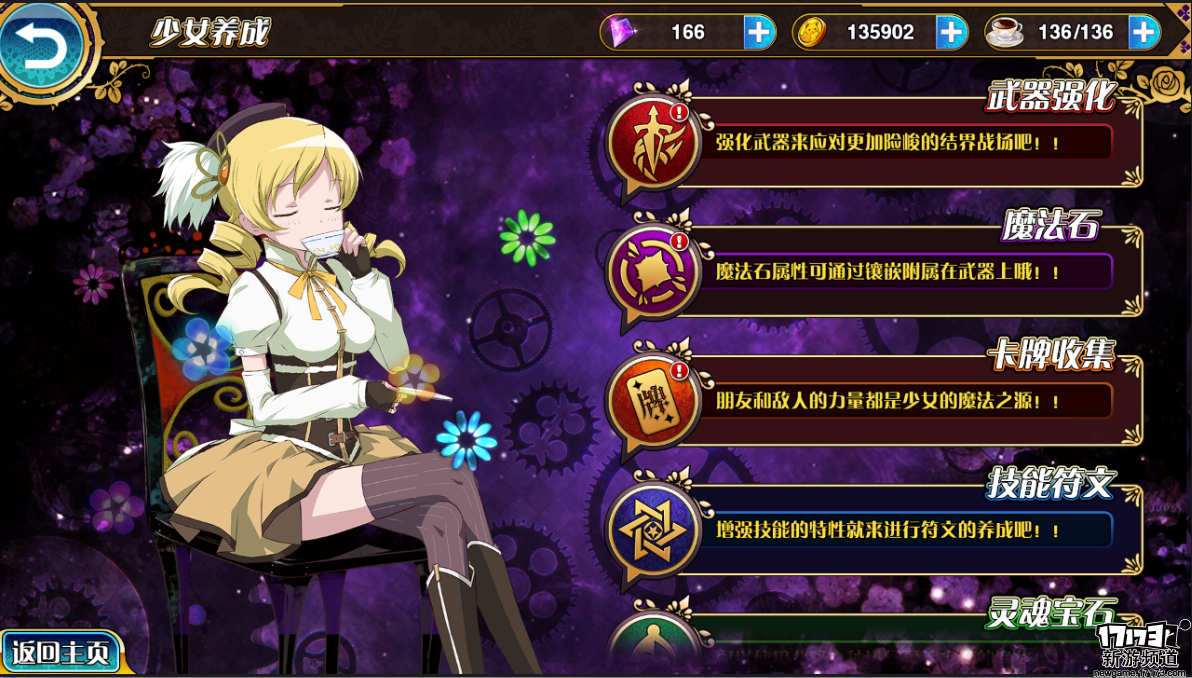Buy more gold coins via plus button
The height and width of the screenshot is (678, 1192).
[951, 32]
